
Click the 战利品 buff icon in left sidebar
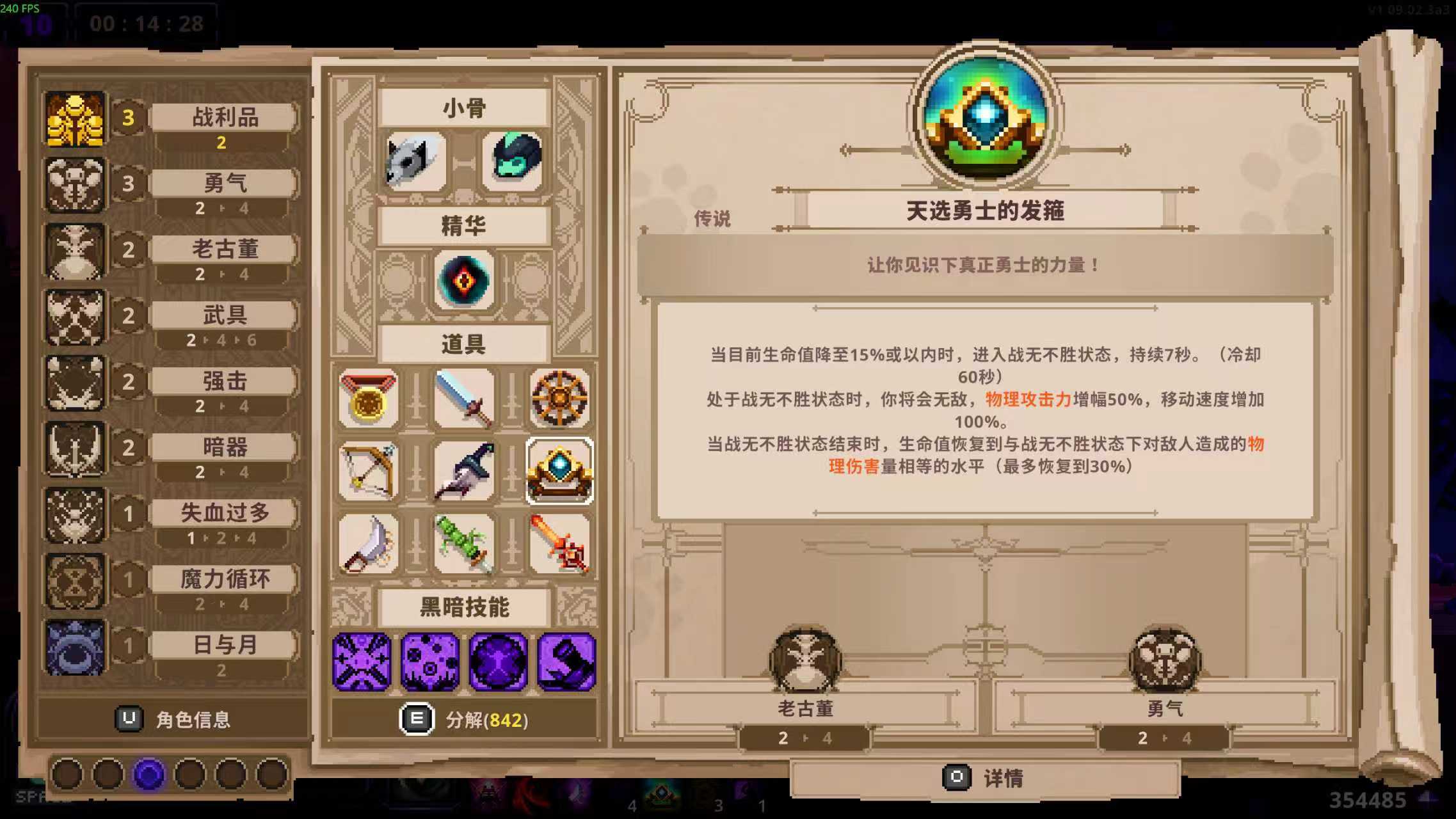coord(74,117)
